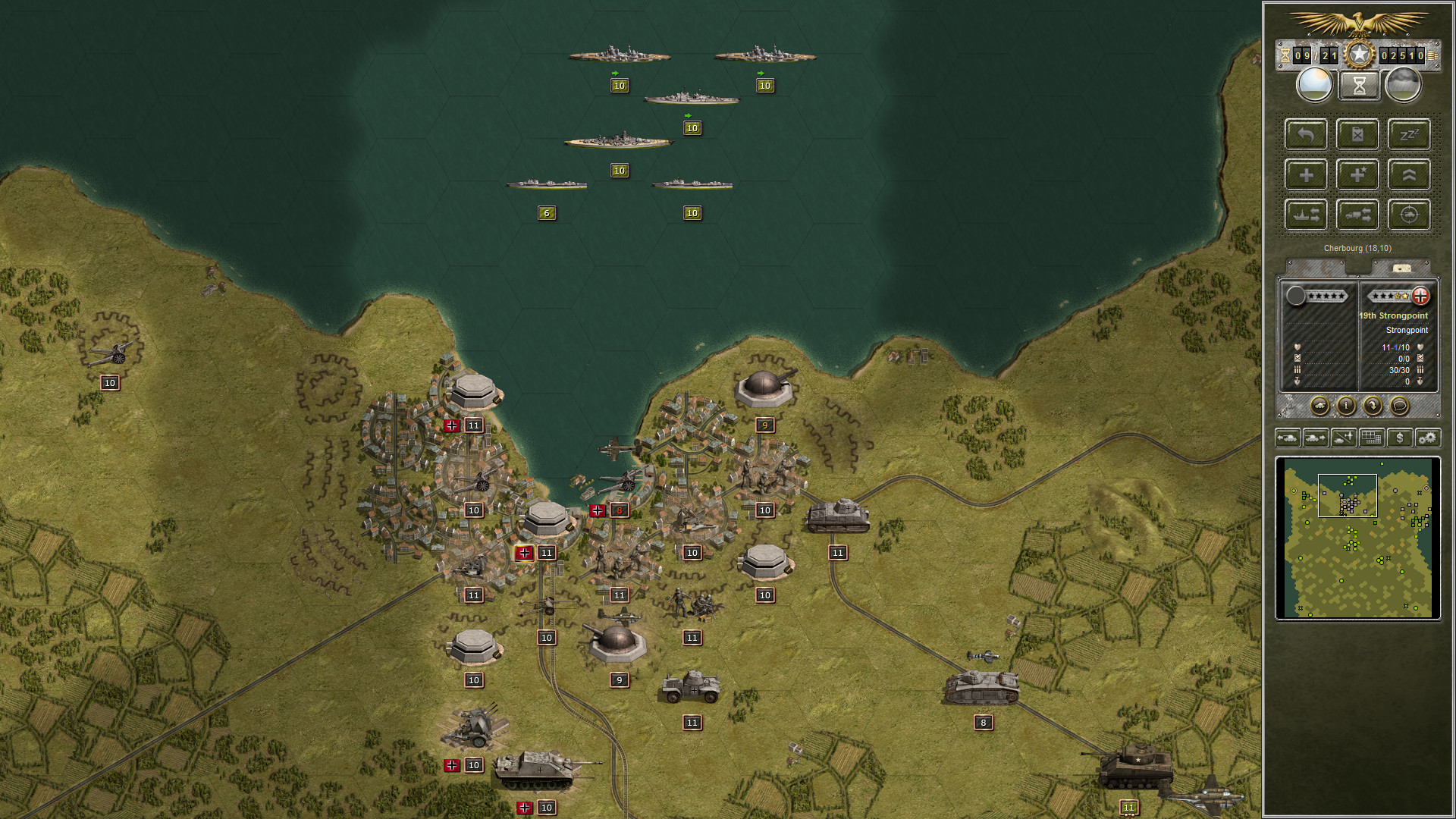End the turn with the hourglass button
The width and height of the screenshot is (1456, 819).
pos(1357,83)
